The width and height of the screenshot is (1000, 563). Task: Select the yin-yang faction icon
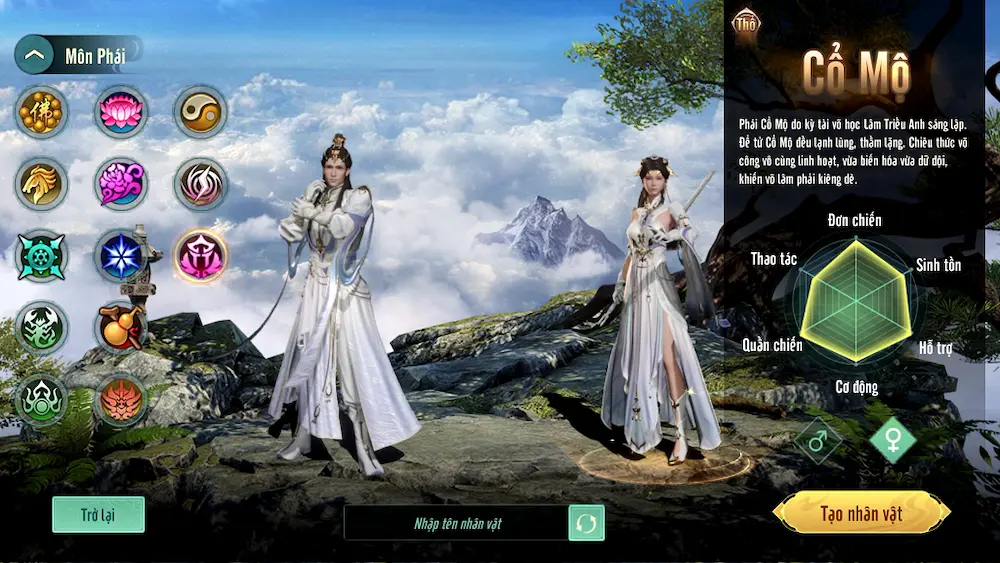click(200, 112)
